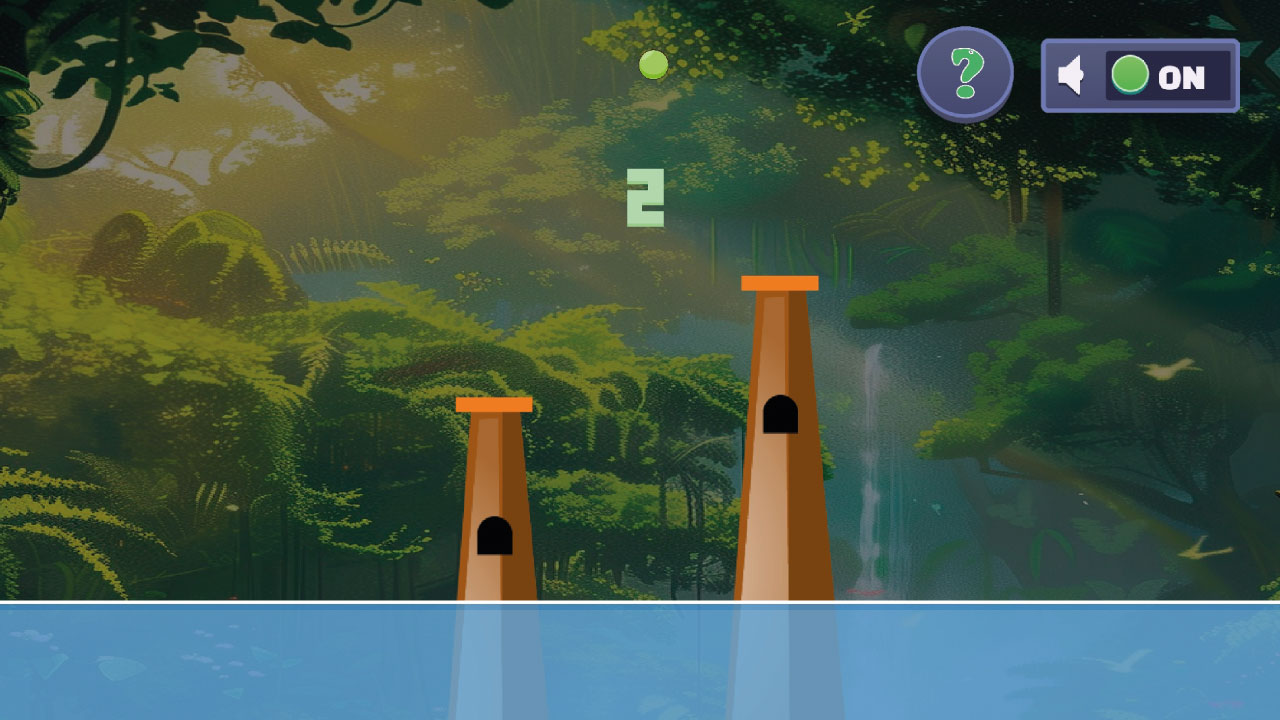Click the score number 2
Image resolution: width=1280 pixels, height=720 pixels.
tap(646, 196)
